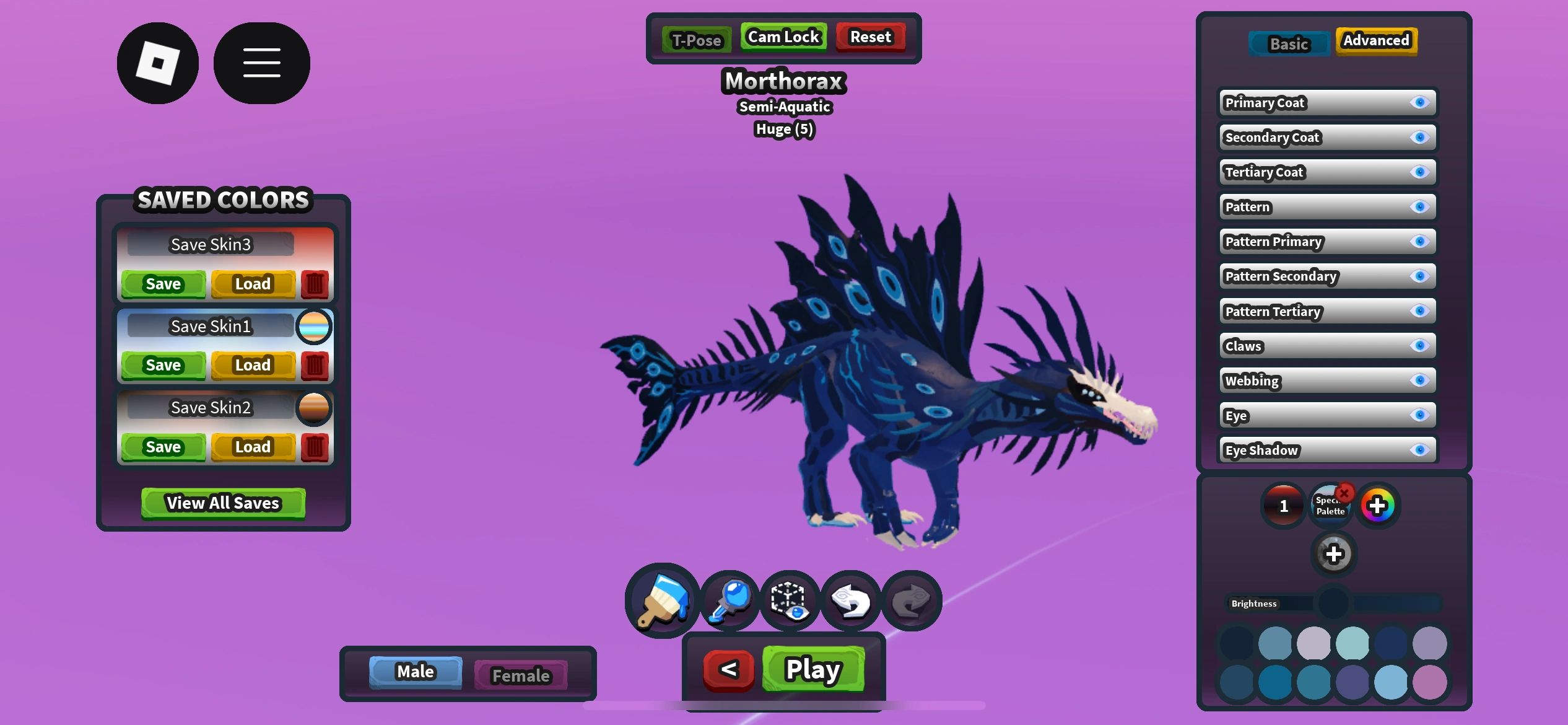1568x725 pixels.
Task: Hide the Eye Shadow layer with its eye toggle
Action: point(1420,450)
